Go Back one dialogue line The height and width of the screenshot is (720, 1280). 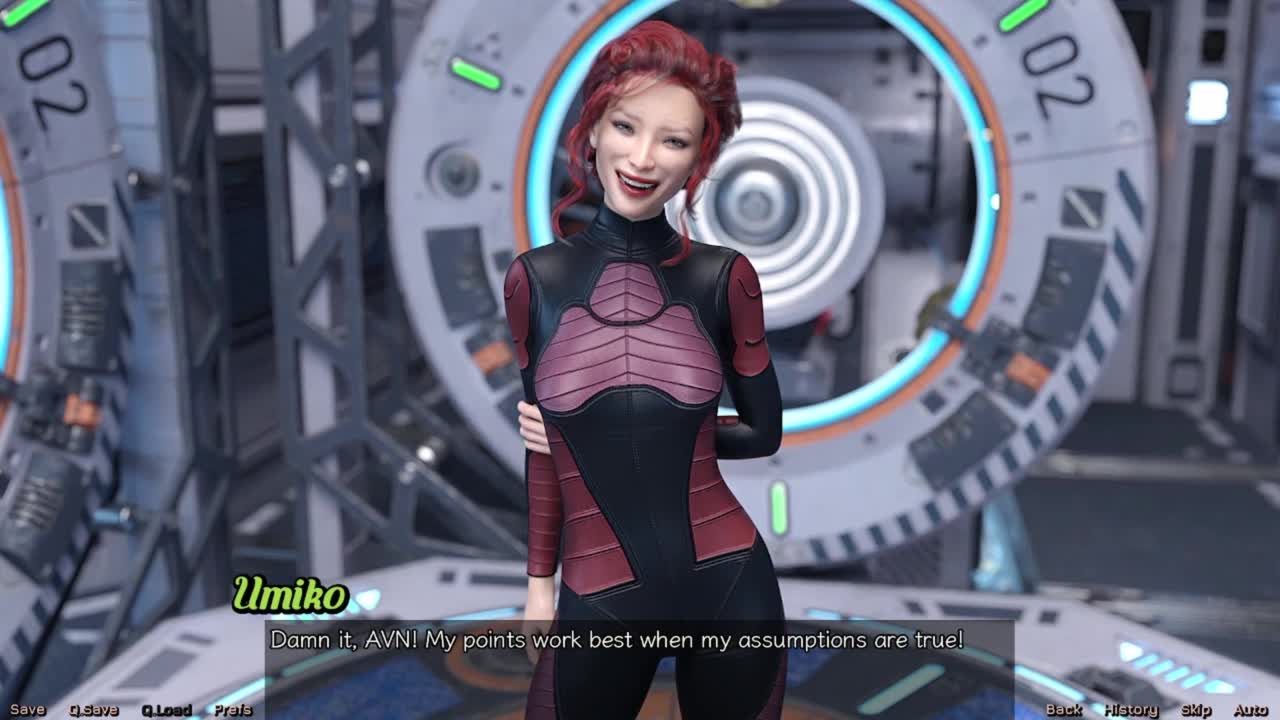coord(1063,710)
